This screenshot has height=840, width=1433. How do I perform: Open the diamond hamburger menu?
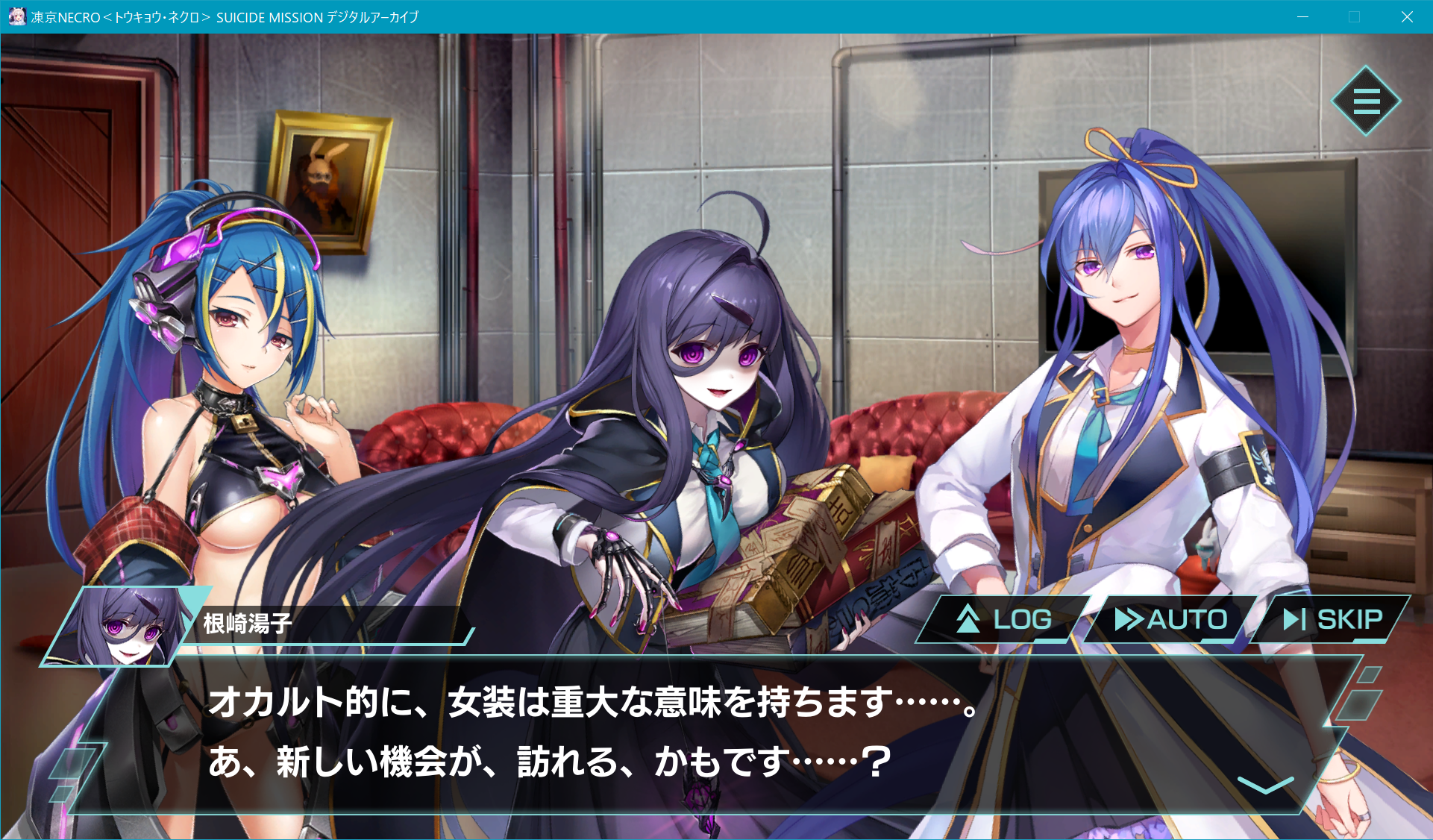(x=1366, y=101)
